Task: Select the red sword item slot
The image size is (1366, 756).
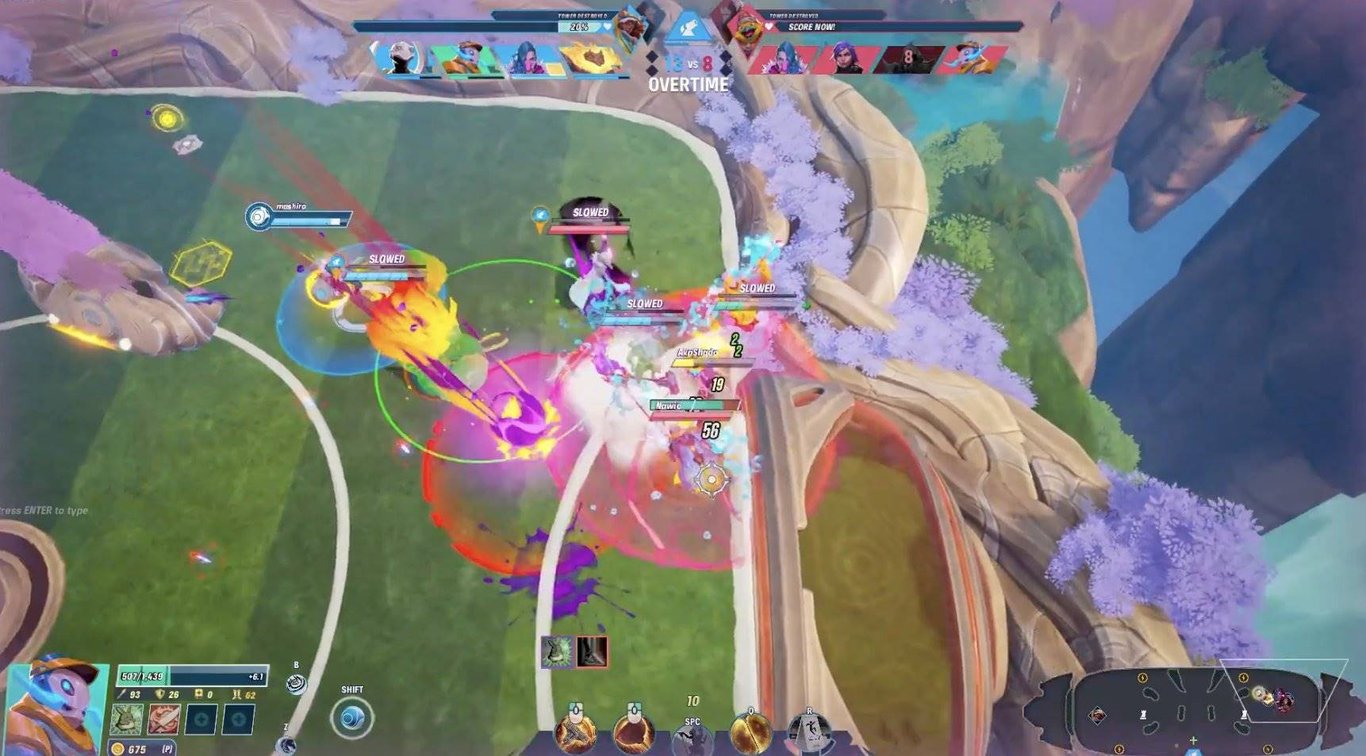Action: coord(164,719)
